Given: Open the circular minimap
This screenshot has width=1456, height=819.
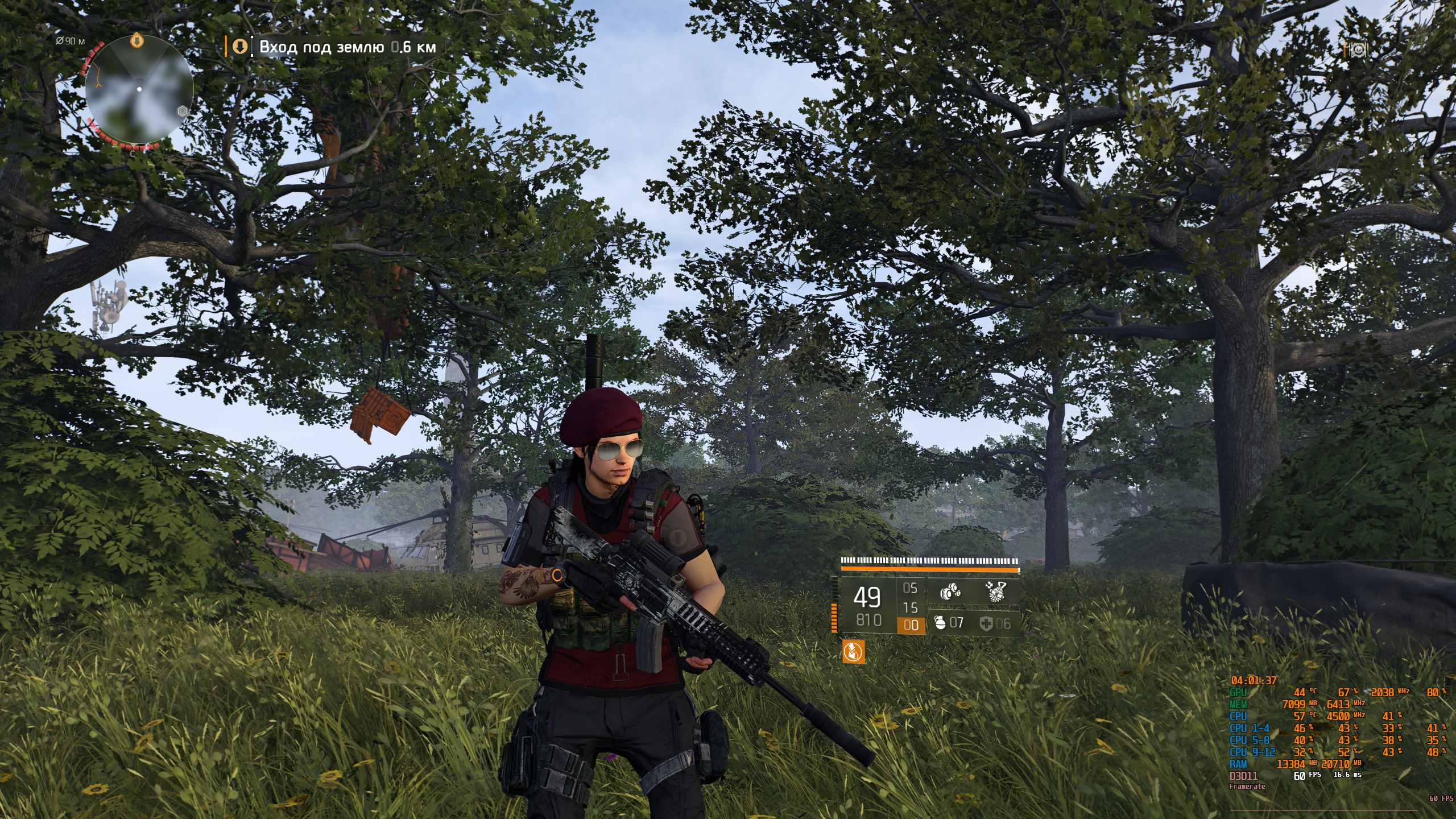Looking at the screenshot, I should coord(139,89).
